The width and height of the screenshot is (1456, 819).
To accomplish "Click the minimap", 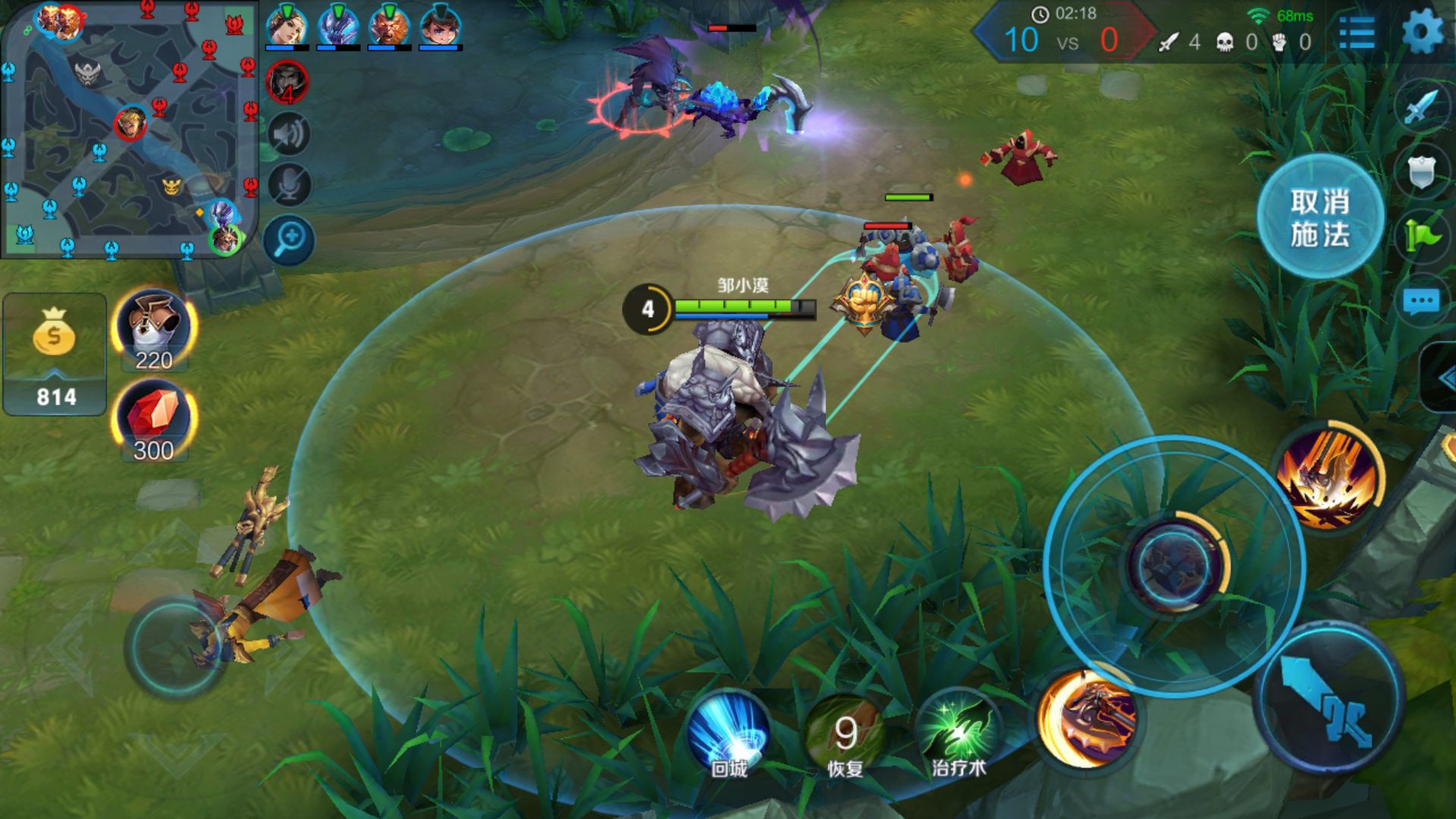I will pos(129,129).
